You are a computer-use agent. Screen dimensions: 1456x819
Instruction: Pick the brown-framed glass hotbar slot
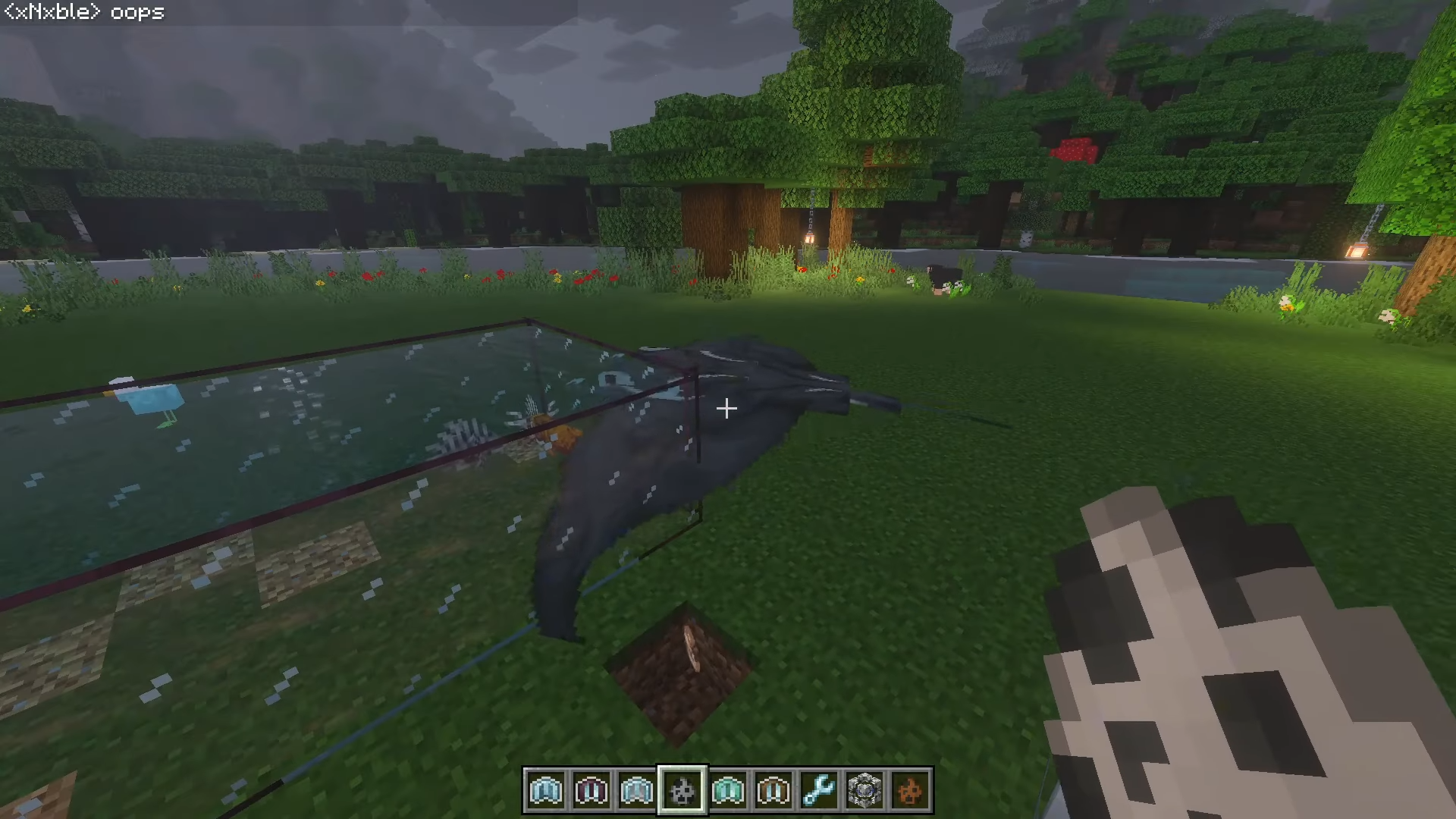(773, 791)
